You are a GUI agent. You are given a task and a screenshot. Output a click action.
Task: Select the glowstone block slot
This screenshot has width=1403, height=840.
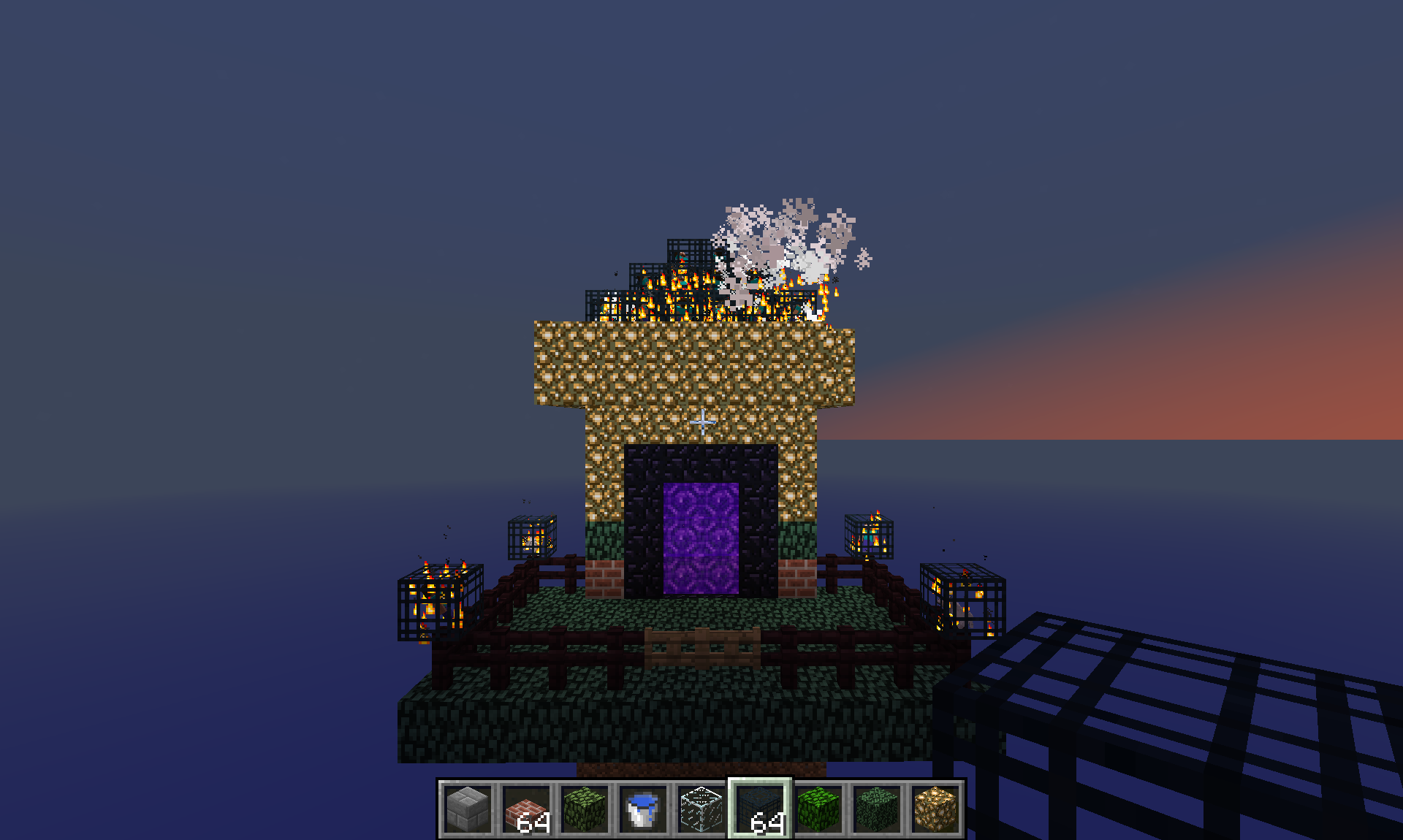click(x=935, y=809)
